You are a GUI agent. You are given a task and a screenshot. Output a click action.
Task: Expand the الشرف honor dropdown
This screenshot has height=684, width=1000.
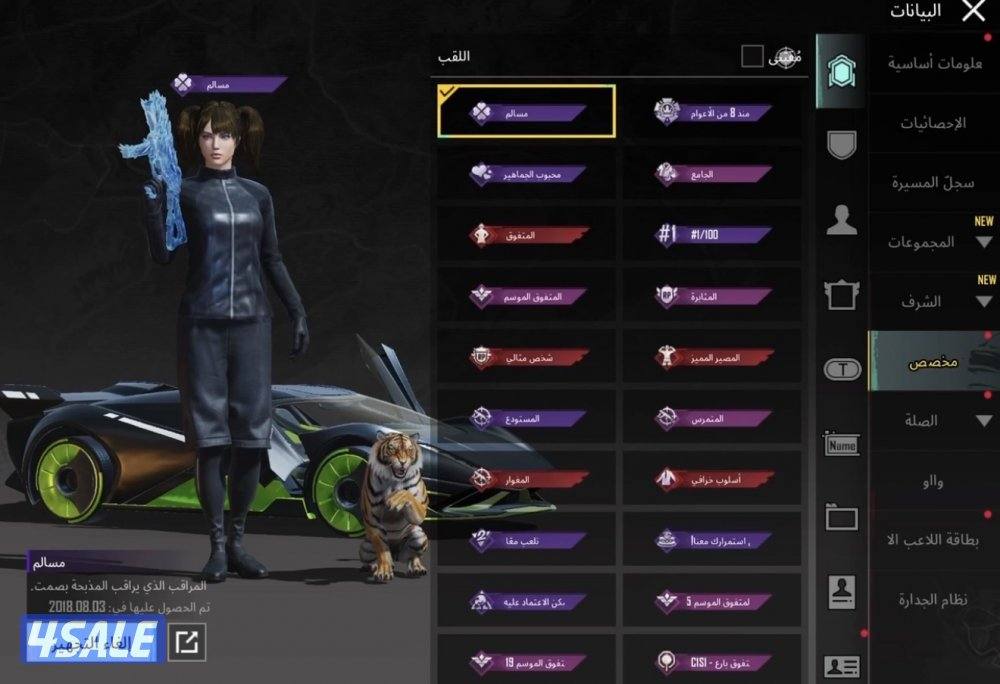[934, 302]
